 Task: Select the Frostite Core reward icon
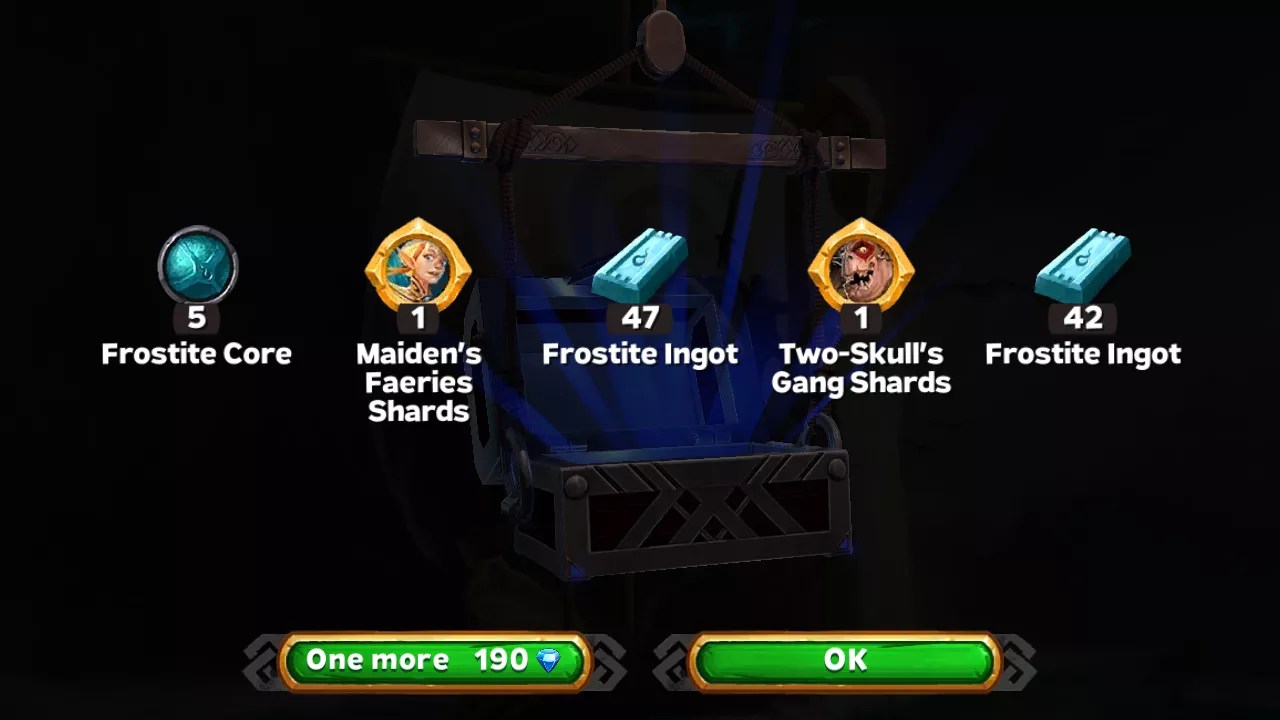pyautogui.click(x=196, y=263)
